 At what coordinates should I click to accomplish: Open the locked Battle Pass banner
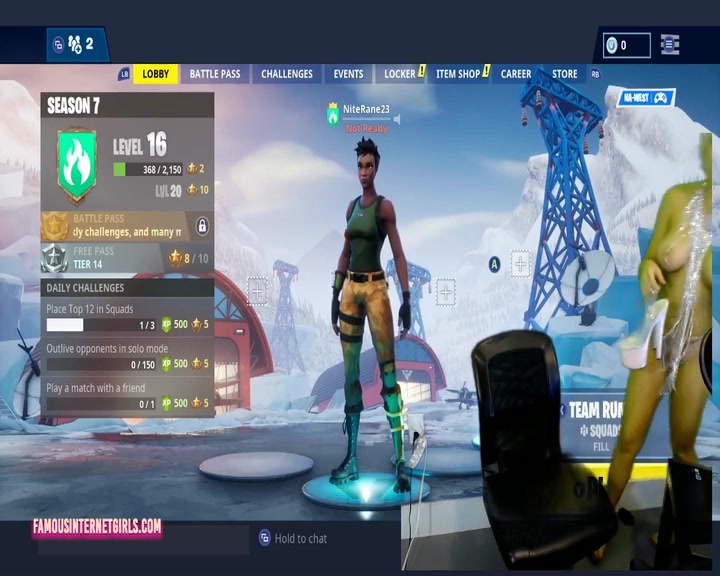127,226
